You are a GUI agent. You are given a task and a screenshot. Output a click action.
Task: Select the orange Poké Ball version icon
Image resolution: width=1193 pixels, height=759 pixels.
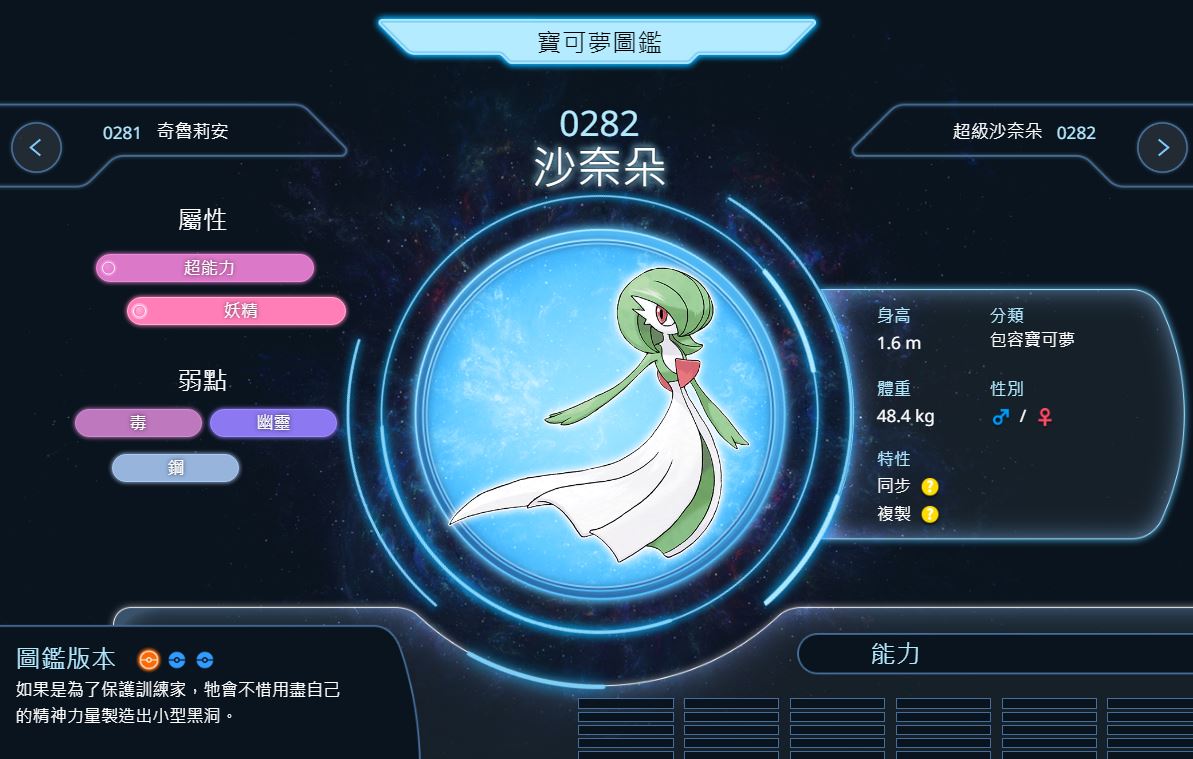tap(149, 660)
